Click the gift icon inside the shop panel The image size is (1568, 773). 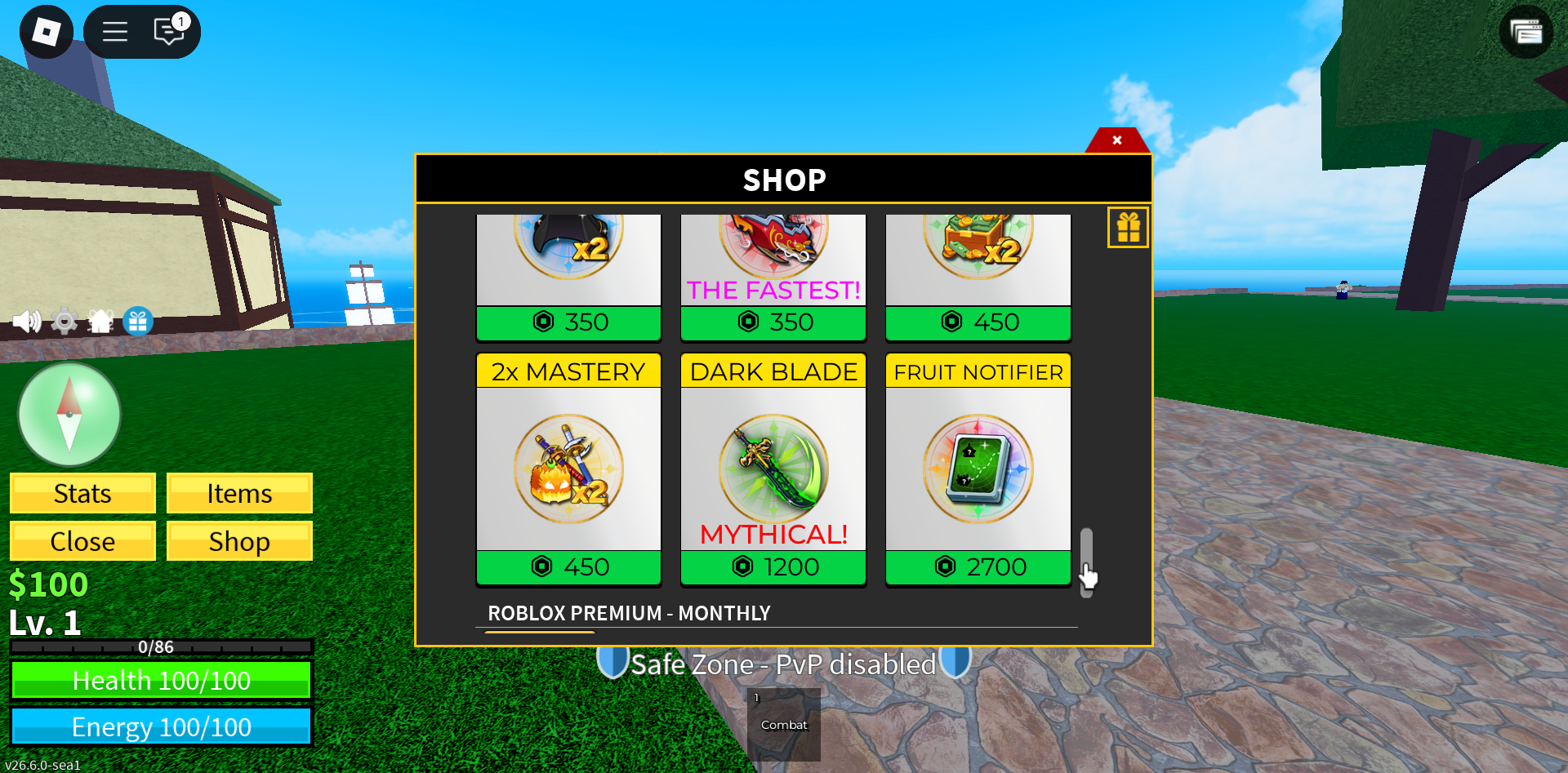click(1128, 227)
